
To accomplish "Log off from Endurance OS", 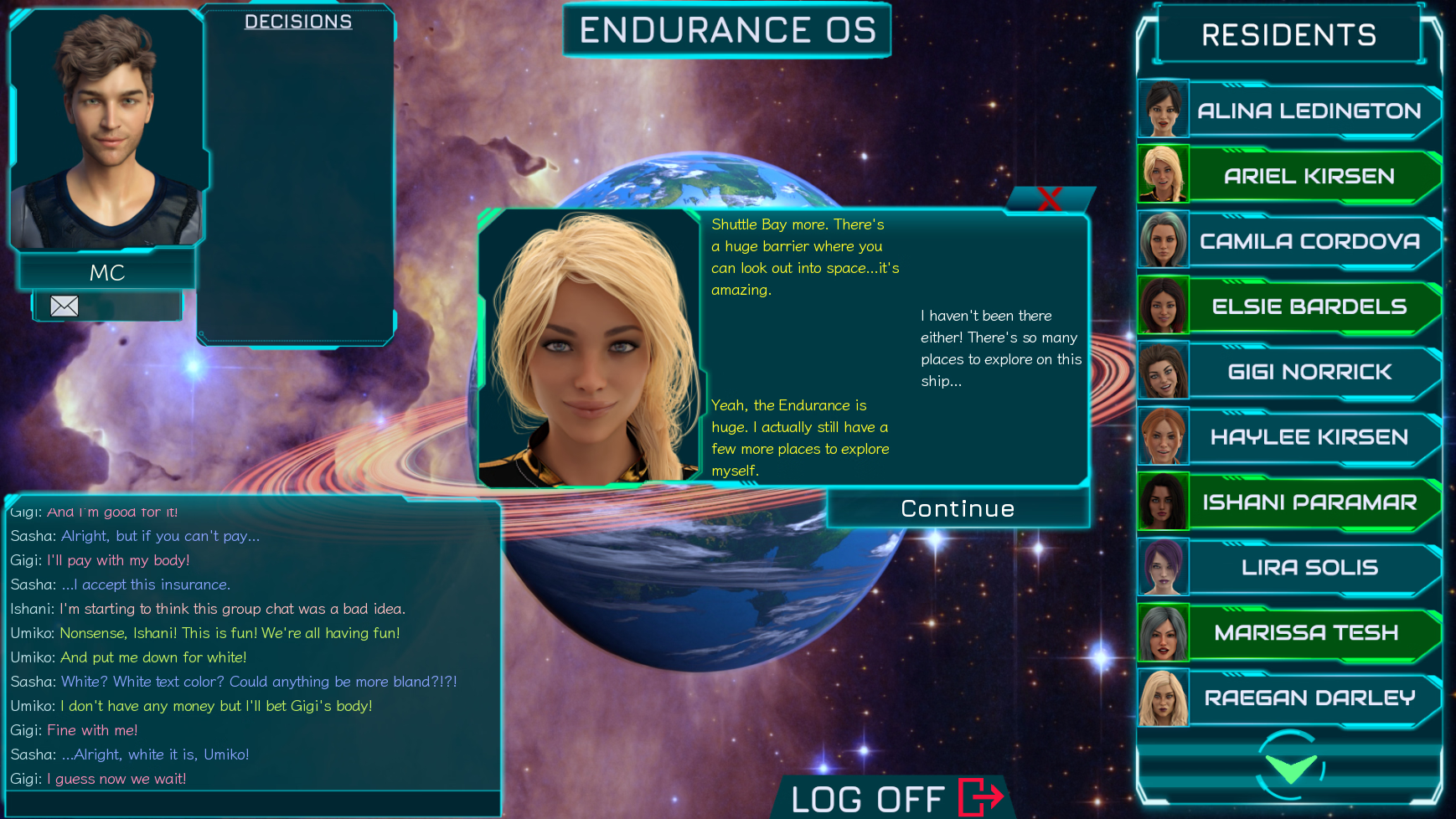I will click(x=896, y=798).
